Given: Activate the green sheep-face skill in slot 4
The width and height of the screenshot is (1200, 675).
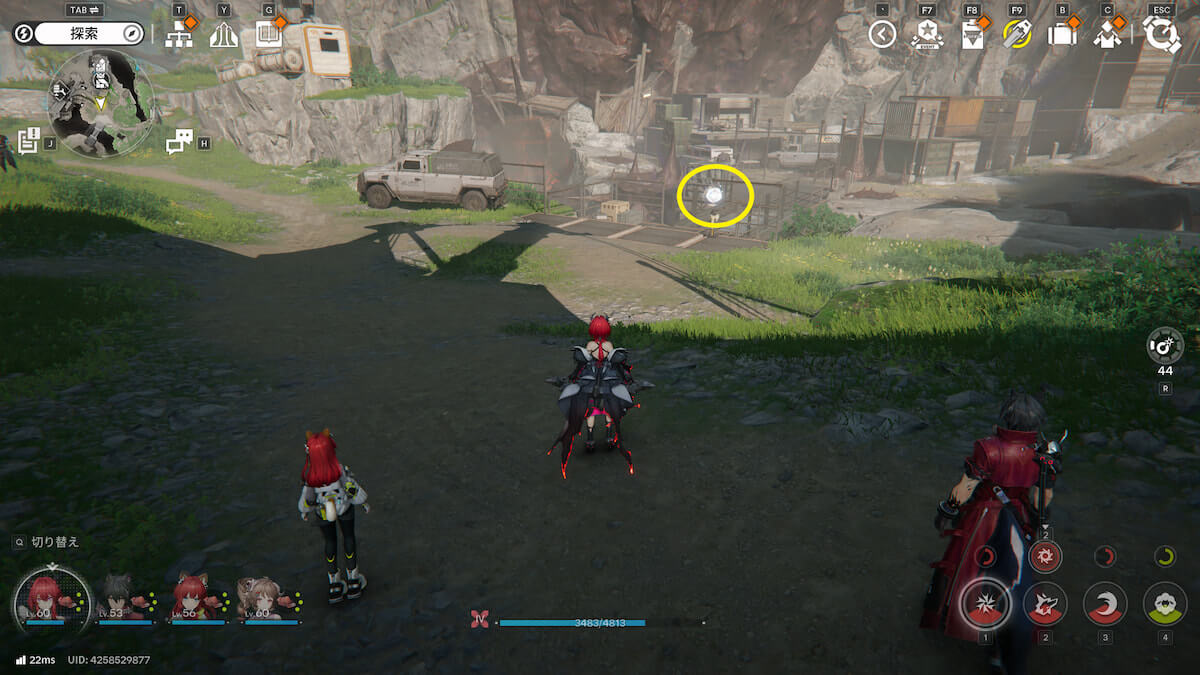Looking at the screenshot, I should point(1165,603).
